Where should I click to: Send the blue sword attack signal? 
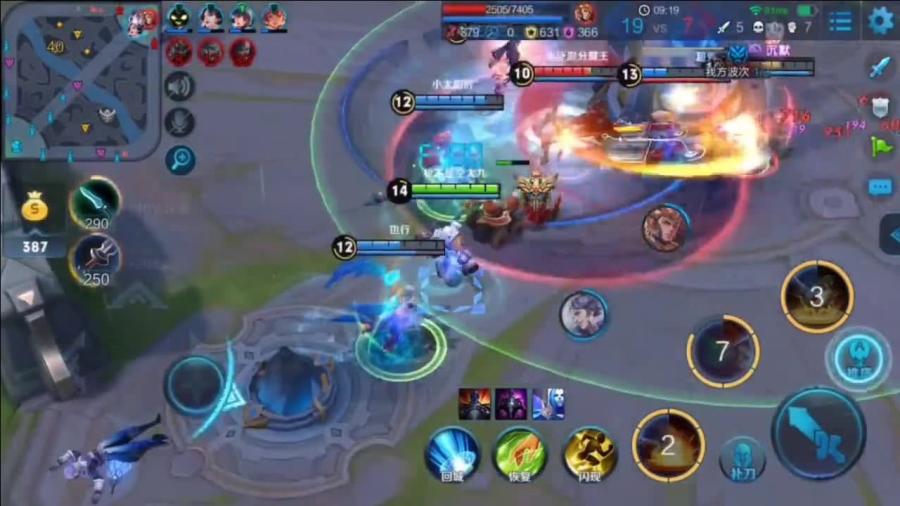click(x=880, y=67)
